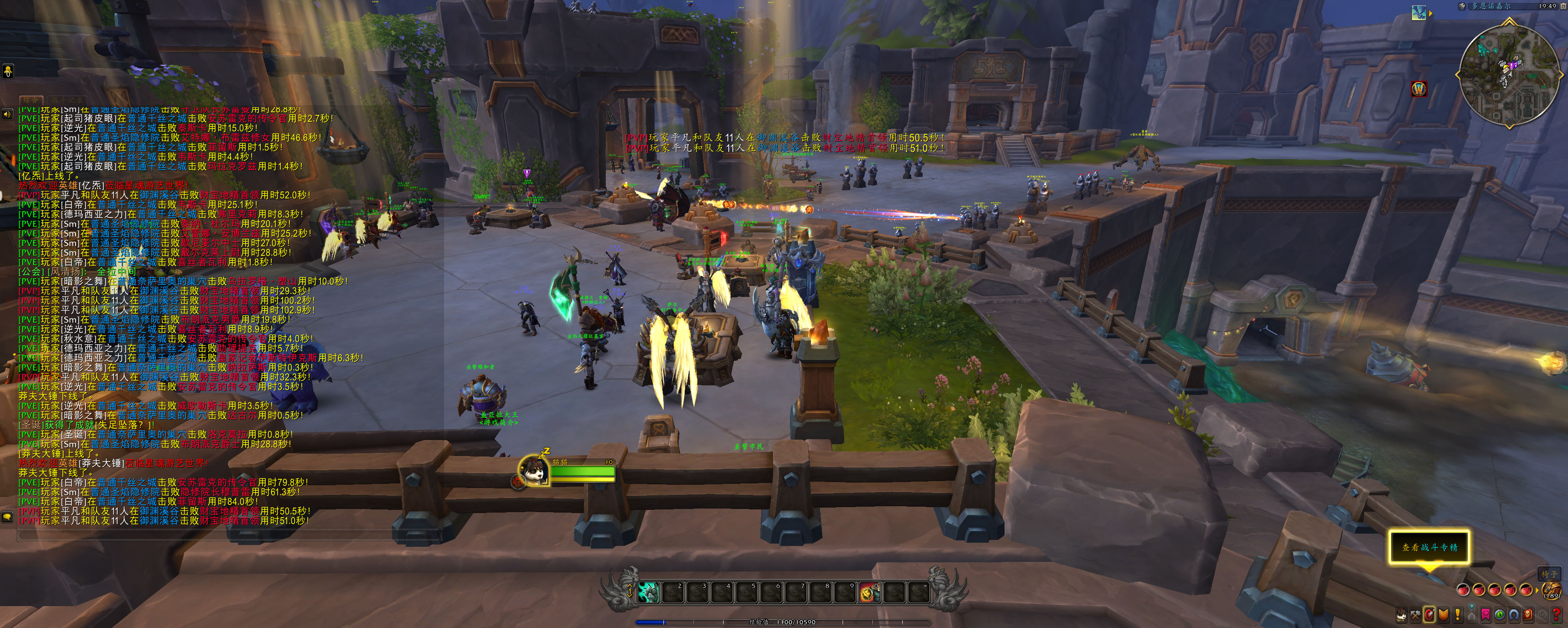
Task: Use the golden fist ability in slot 0
Action: click(869, 592)
